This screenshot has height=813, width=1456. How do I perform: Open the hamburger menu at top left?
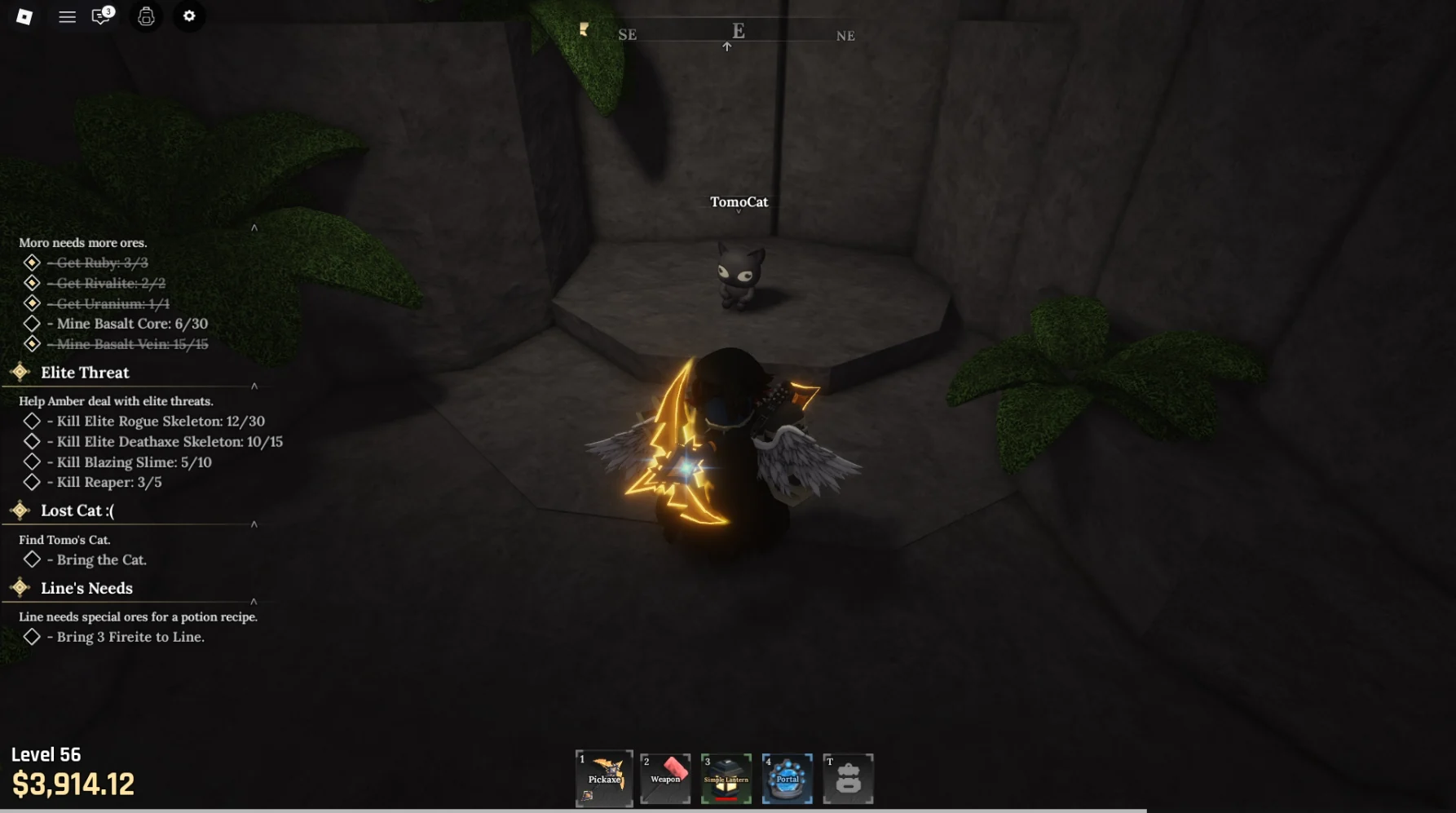click(x=67, y=15)
